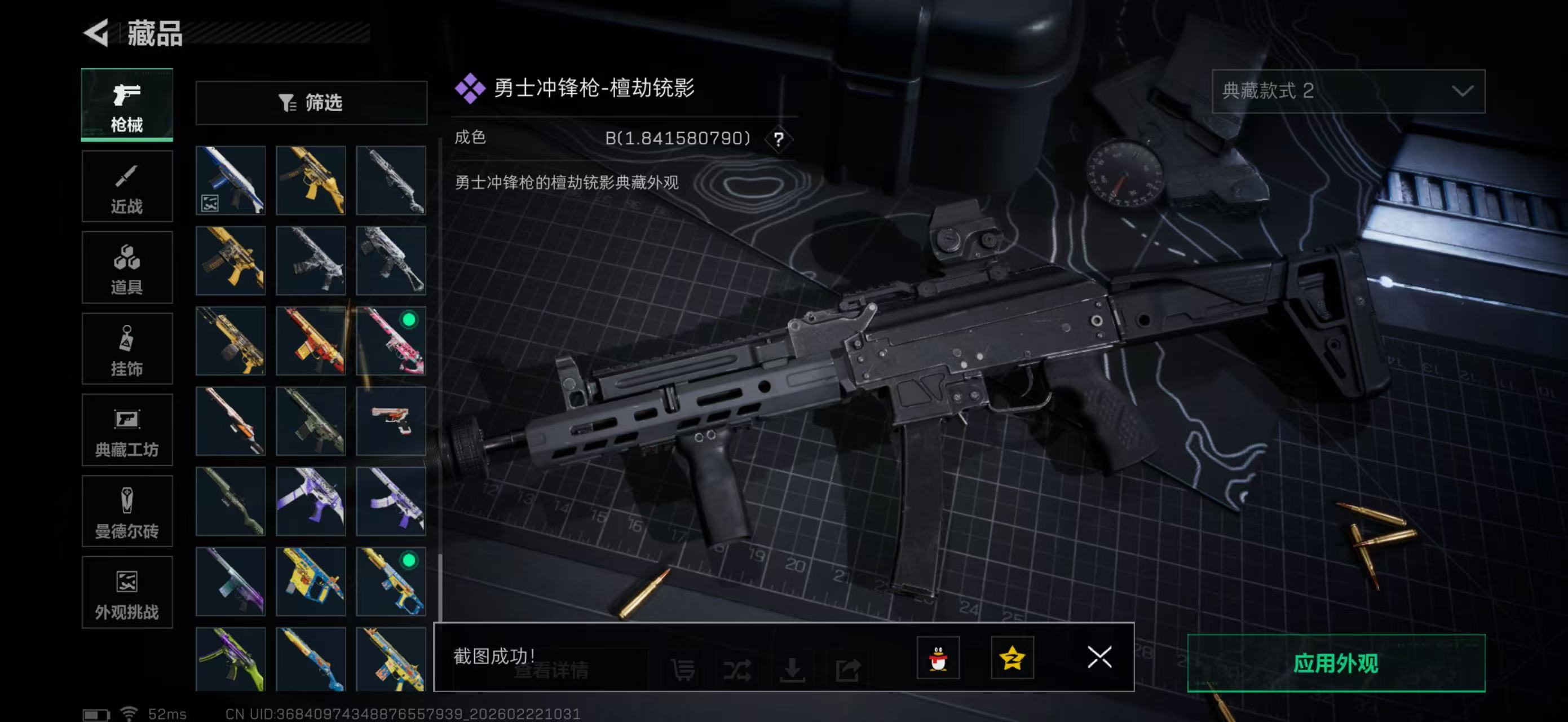
Task: Click the question mark beside 成色 rating
Action: click(x=779, y=139)
